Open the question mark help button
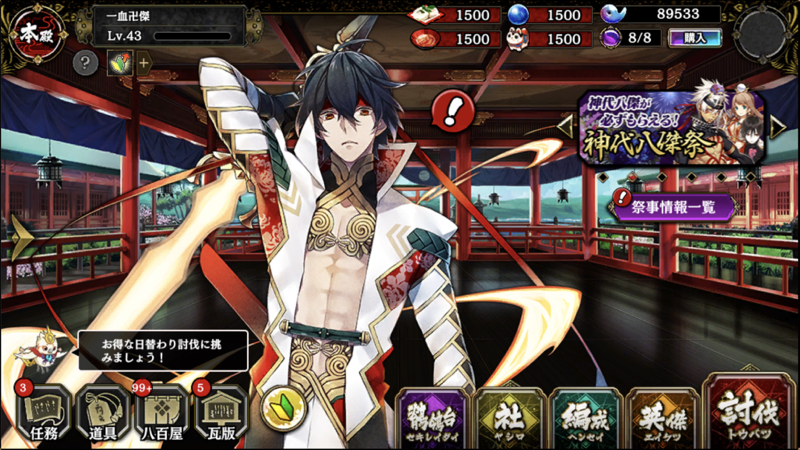 click(87, 63)
